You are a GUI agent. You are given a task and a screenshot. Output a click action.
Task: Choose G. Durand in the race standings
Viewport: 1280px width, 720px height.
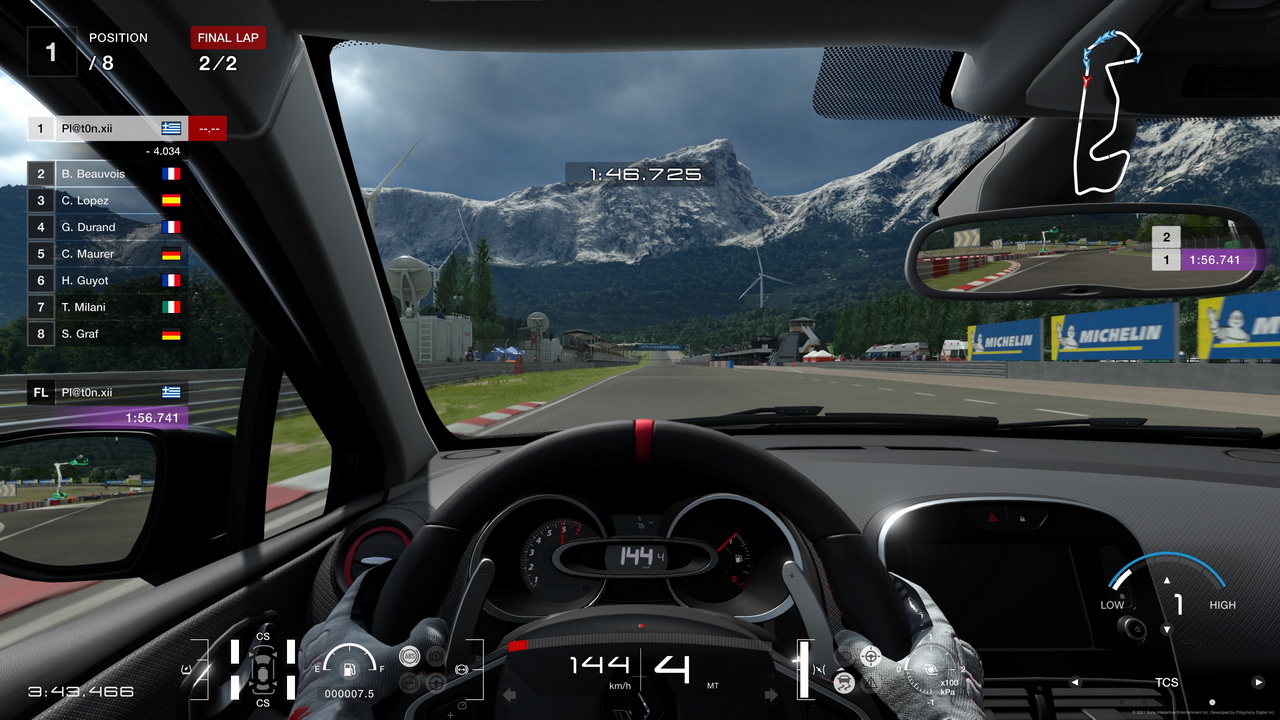pos(105,227)
